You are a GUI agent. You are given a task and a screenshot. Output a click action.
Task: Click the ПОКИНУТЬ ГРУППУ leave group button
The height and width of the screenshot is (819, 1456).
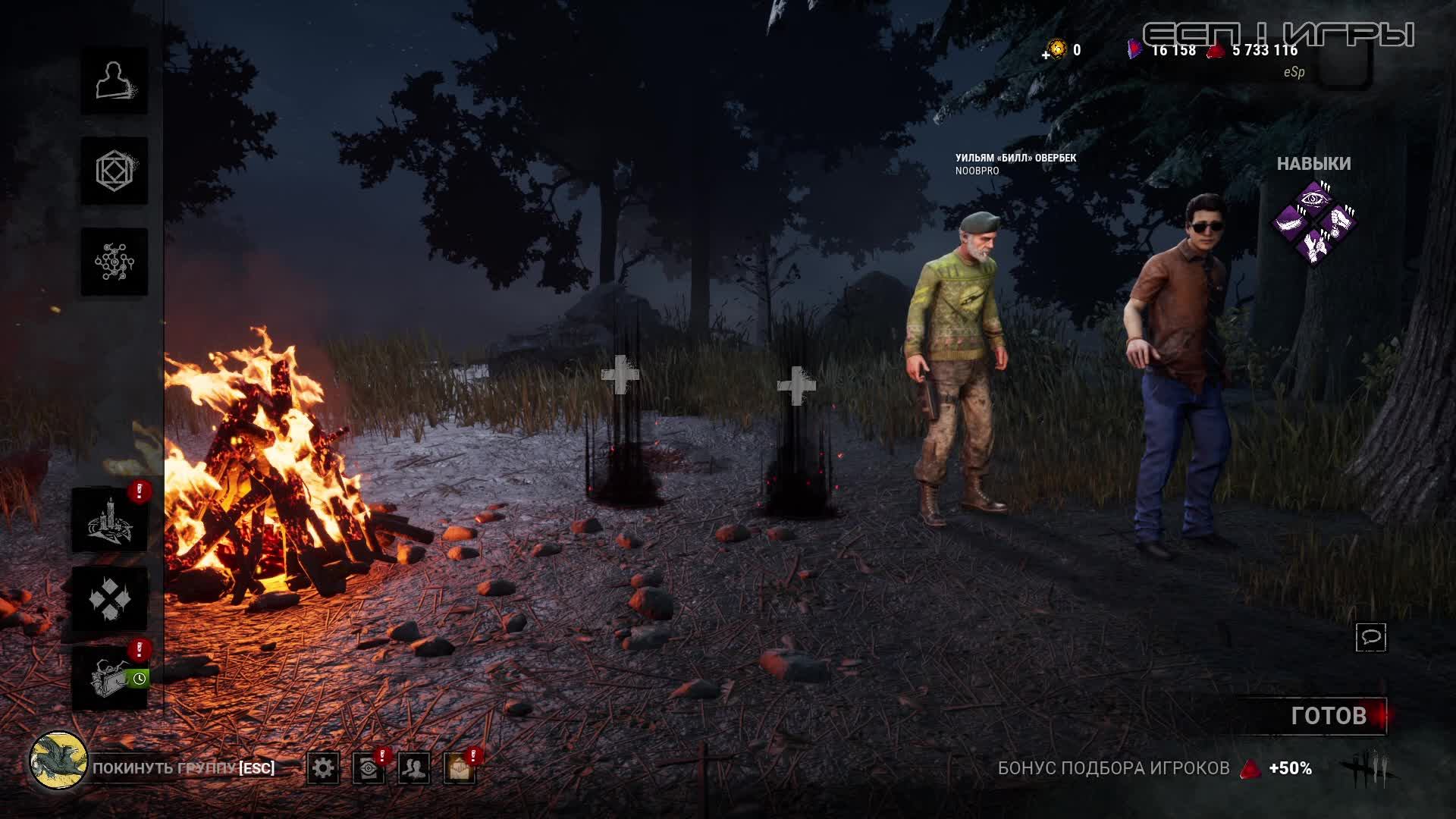[182, 767]
